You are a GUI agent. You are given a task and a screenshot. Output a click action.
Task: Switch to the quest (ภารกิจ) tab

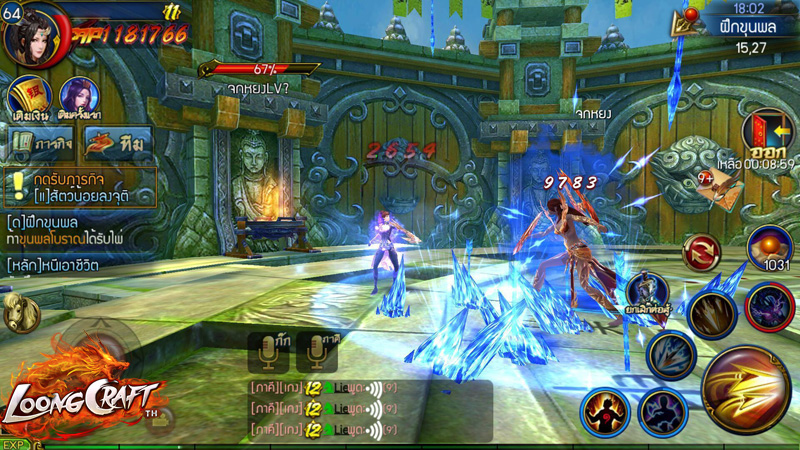click(x=42, y=142)
